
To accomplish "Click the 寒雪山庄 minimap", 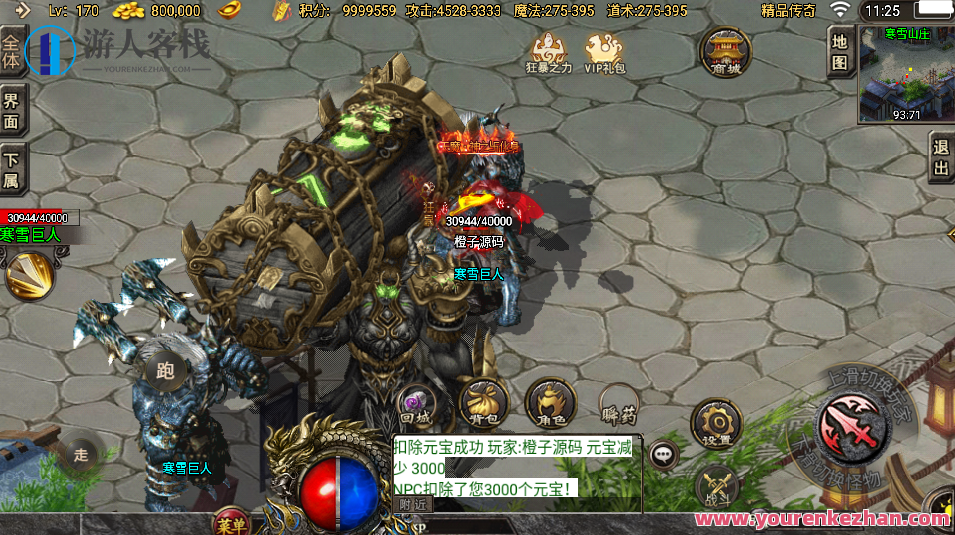I will click(x=906, y=73).
